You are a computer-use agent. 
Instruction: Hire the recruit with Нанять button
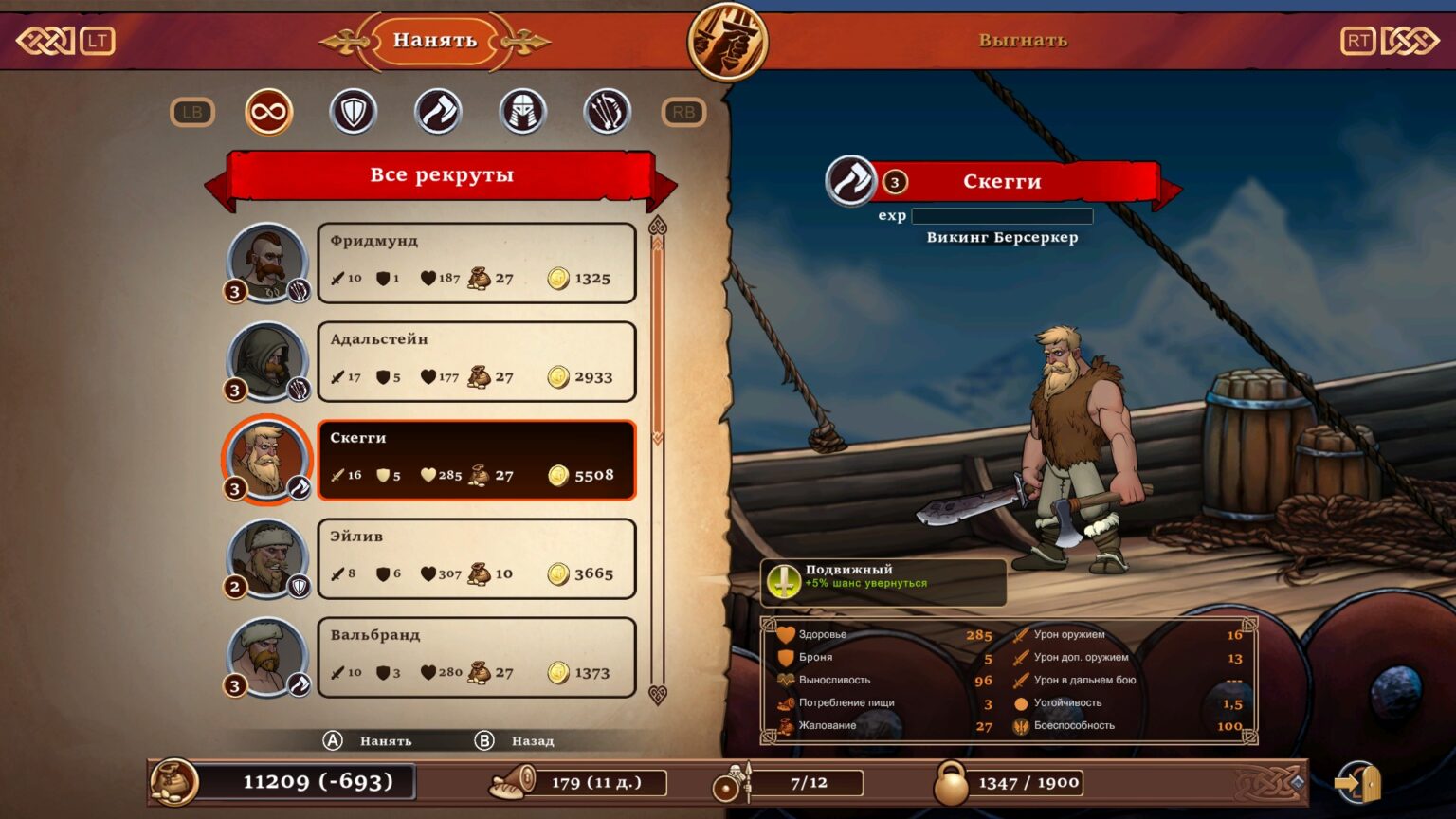tap(370, 740)
